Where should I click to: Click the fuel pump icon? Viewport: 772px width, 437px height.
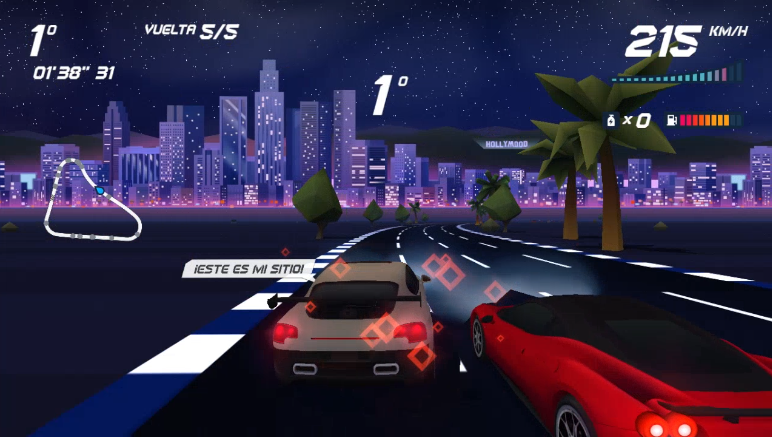coord(671,121)
